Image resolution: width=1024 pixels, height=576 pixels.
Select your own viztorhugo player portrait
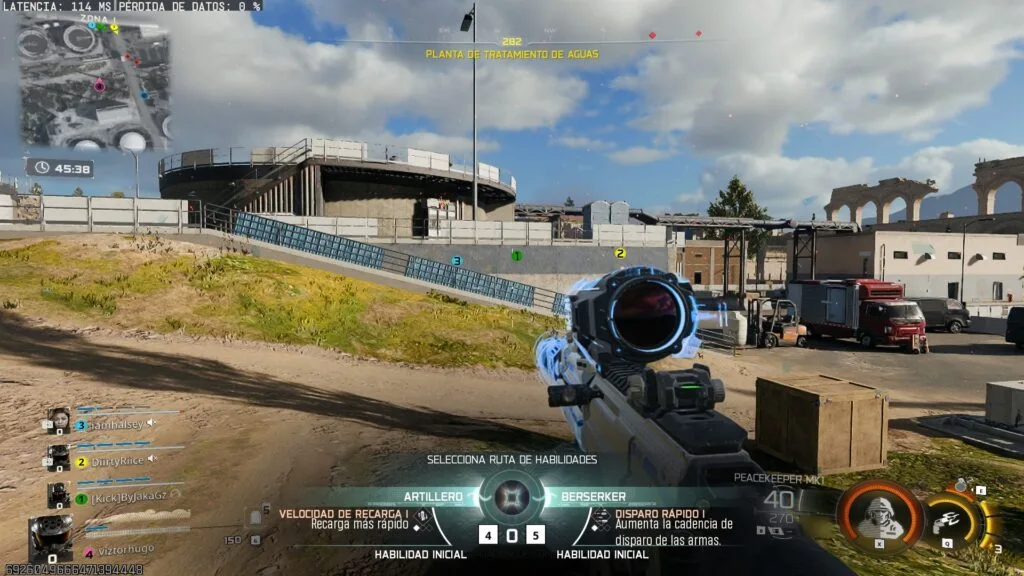point(50,536)
